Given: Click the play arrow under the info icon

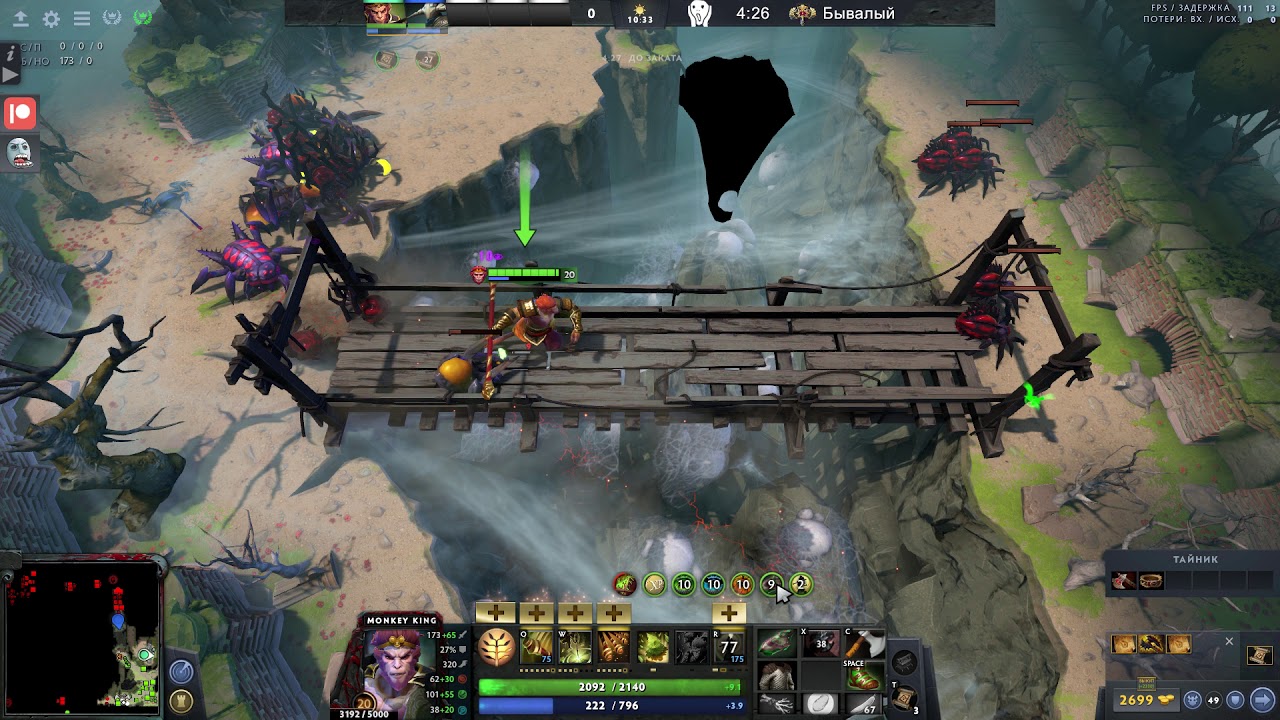Looking at the screenshot, I should [10, 73].
